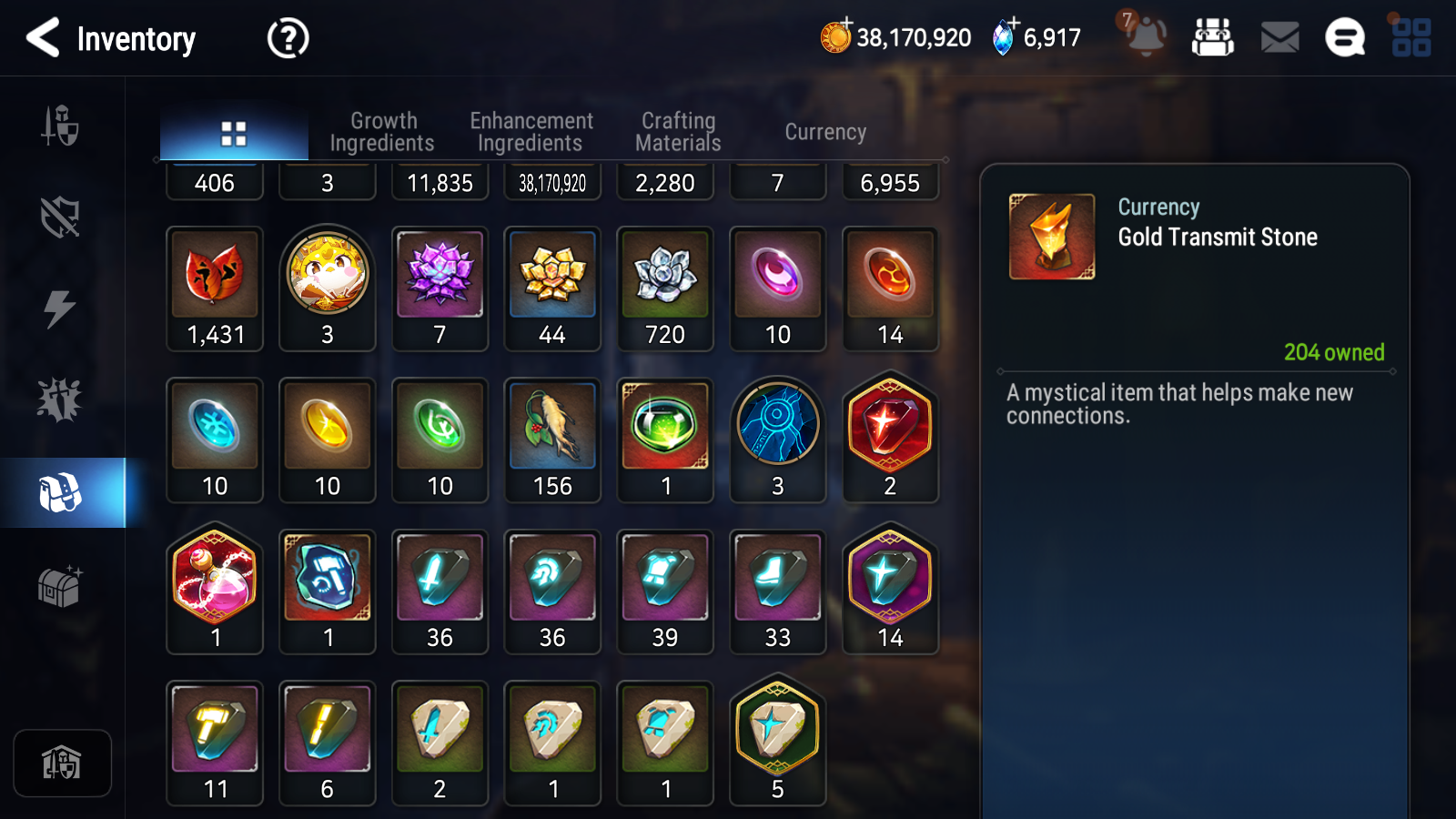Open the four-square main menu icon
The height and width of the screenshot is (819, 1456).
tap(1410, 37)
